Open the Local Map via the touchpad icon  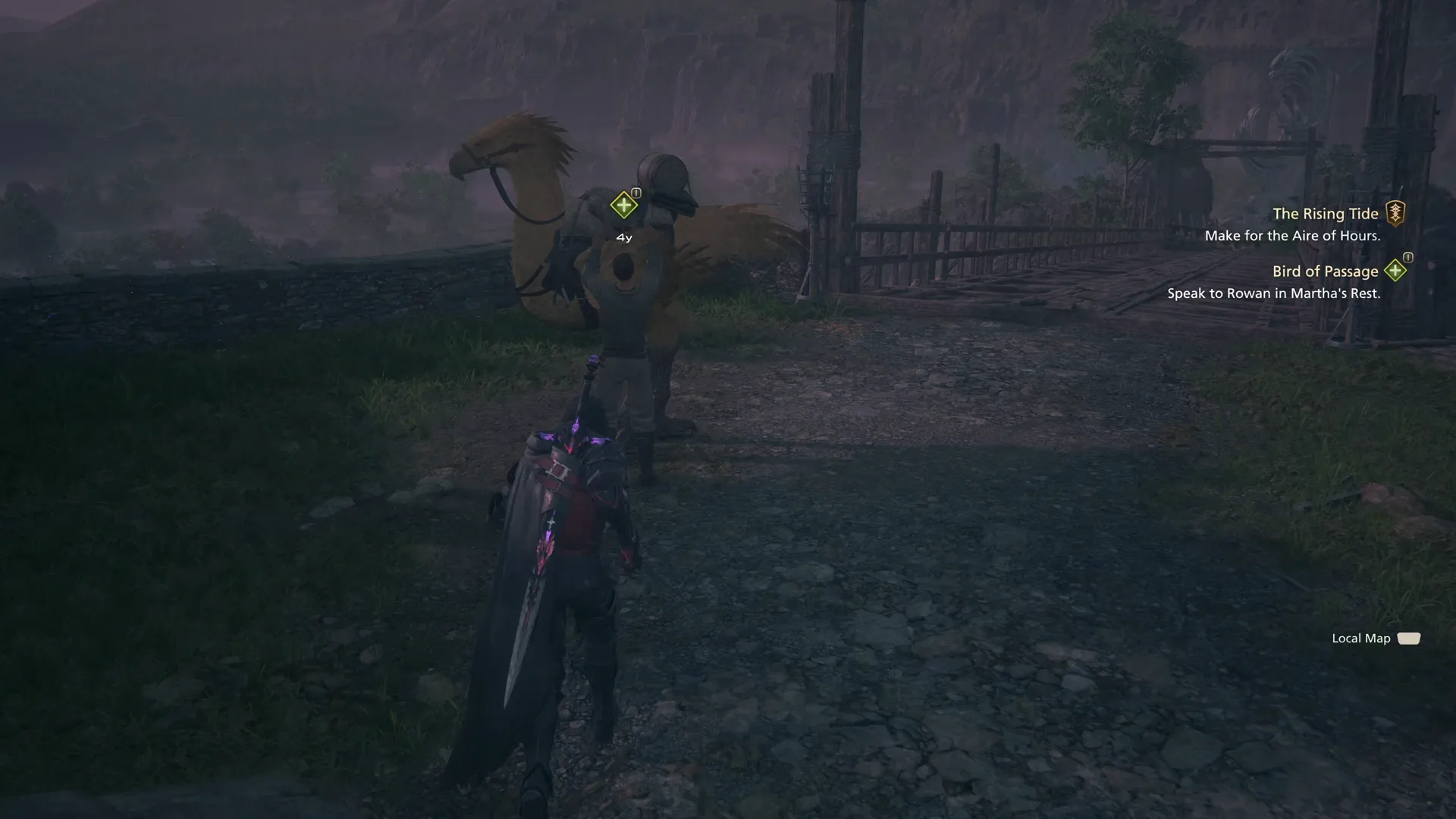tap(1408, 639)
